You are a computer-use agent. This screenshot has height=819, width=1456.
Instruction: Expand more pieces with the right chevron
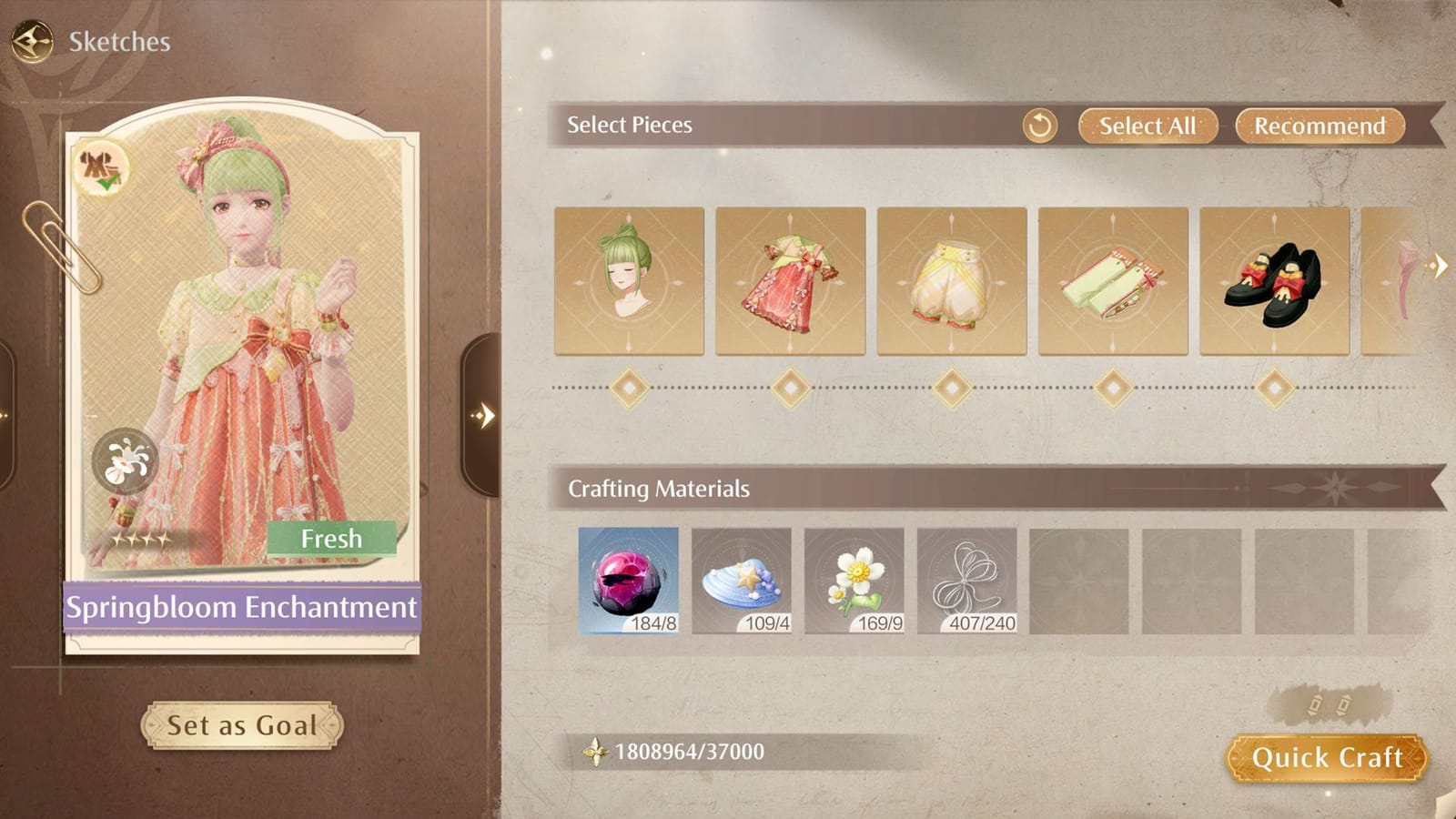pos(1440,265)
